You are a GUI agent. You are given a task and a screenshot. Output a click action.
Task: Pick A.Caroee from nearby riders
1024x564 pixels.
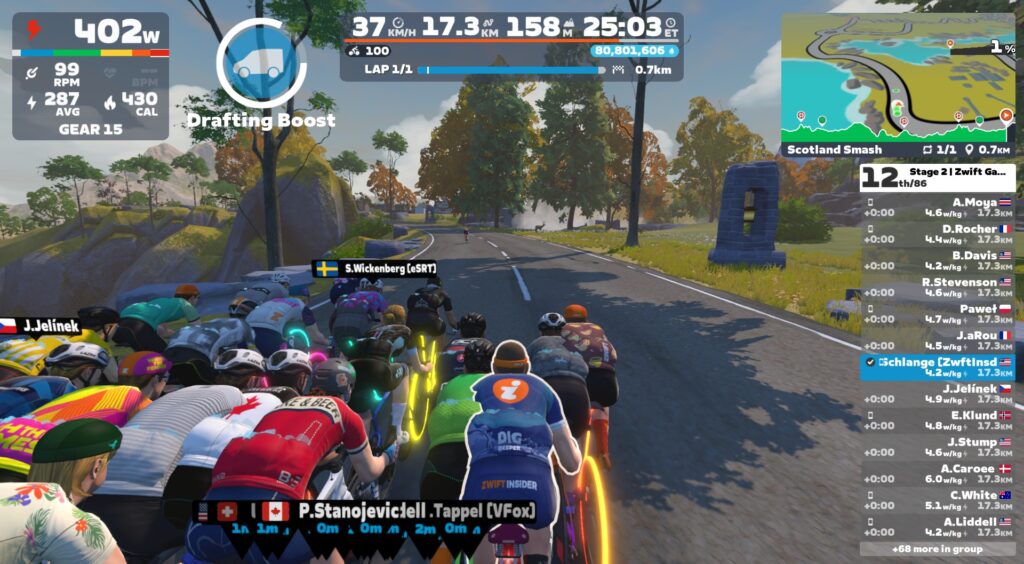click(x=938, y=474)
